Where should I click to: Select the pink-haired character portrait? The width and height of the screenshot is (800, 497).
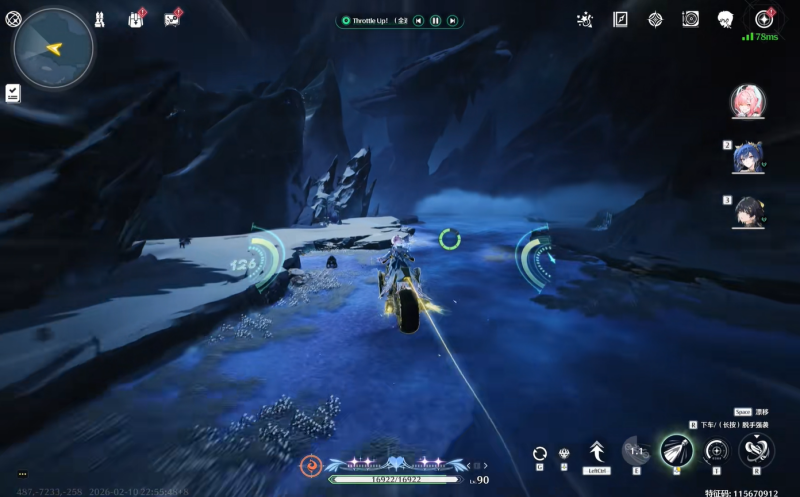[x=746, y=102]
